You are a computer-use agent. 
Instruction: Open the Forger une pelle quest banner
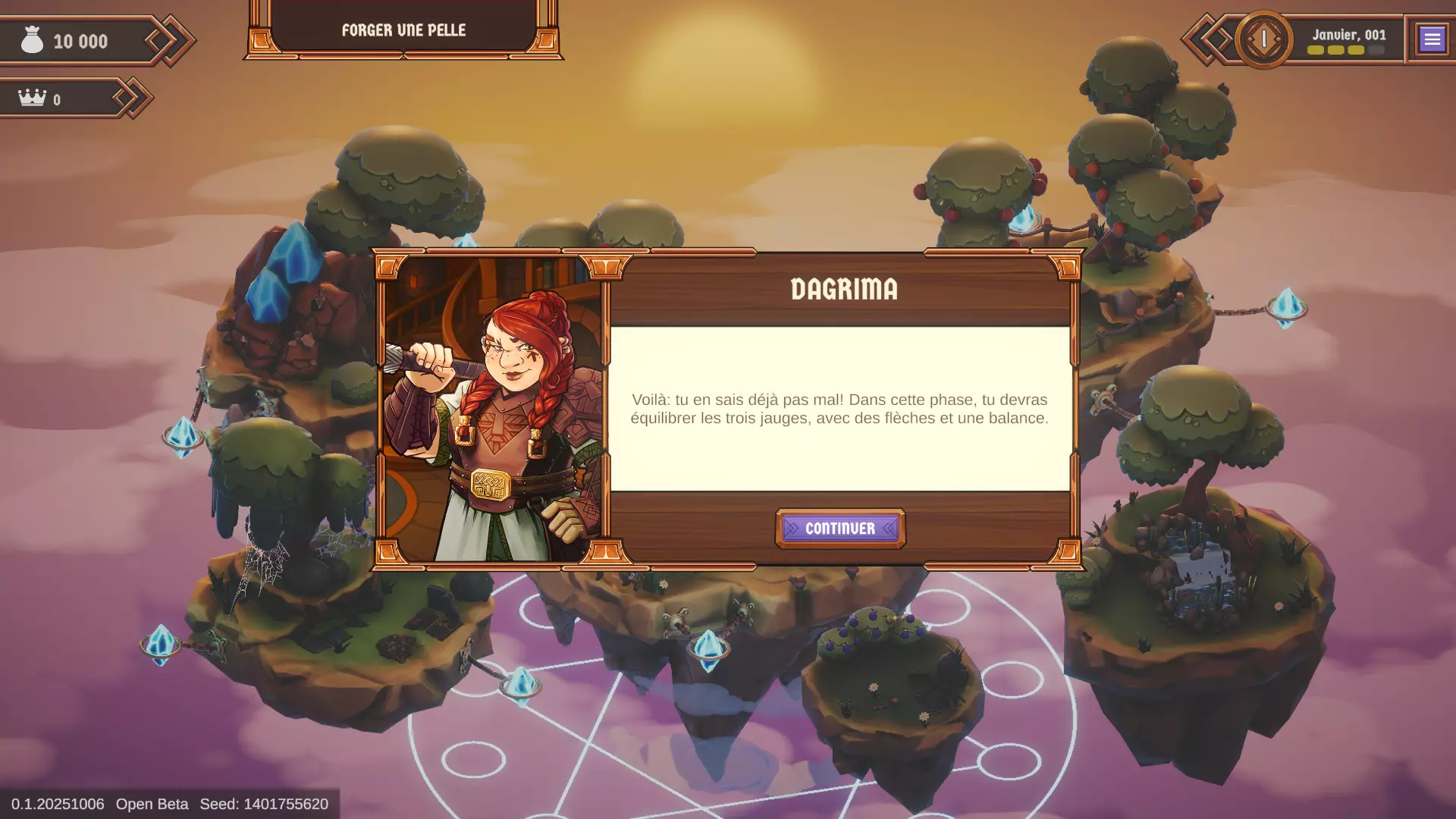[404, 30]
